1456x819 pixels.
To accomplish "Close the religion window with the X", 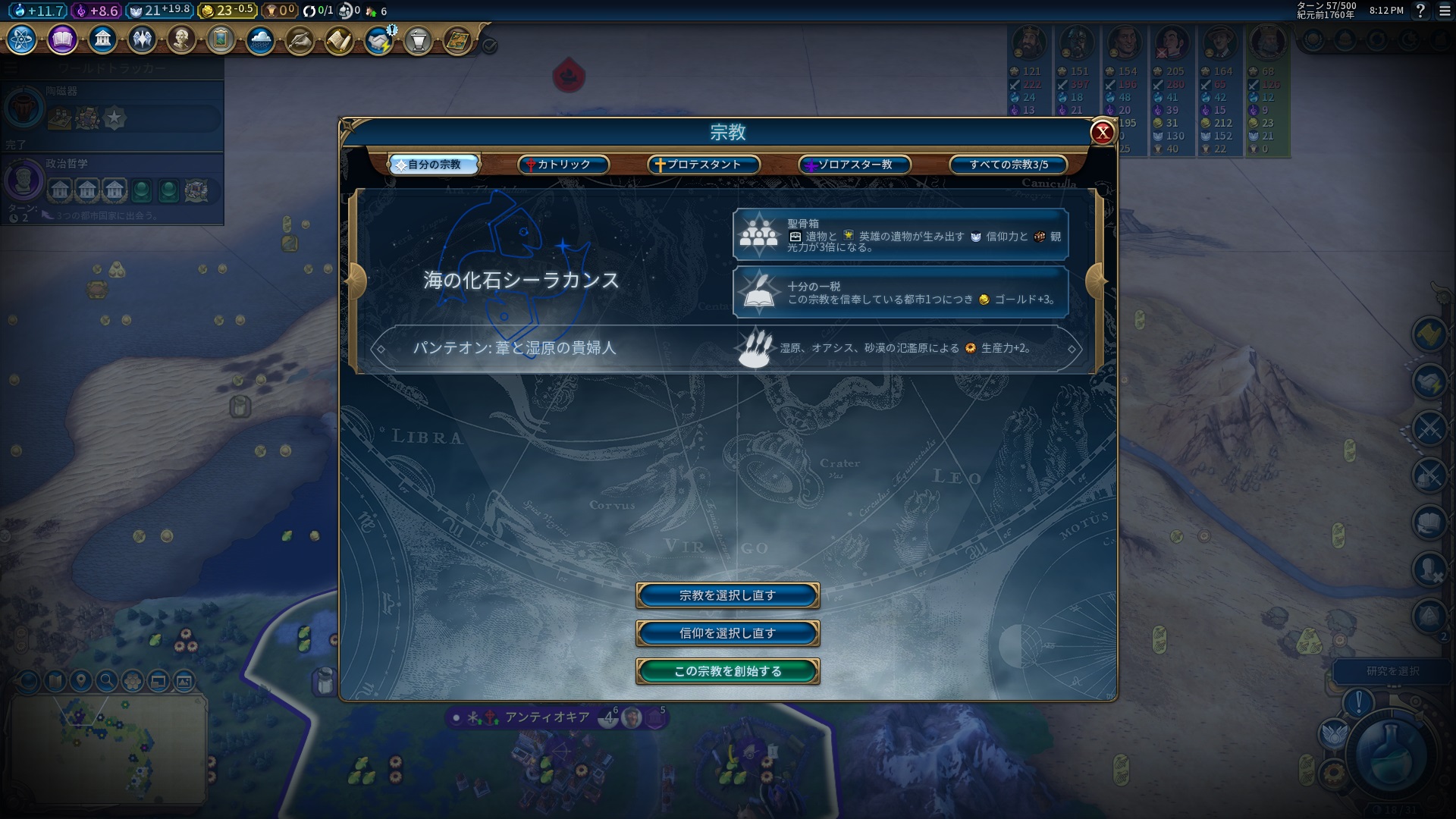I will (1102, 133).
